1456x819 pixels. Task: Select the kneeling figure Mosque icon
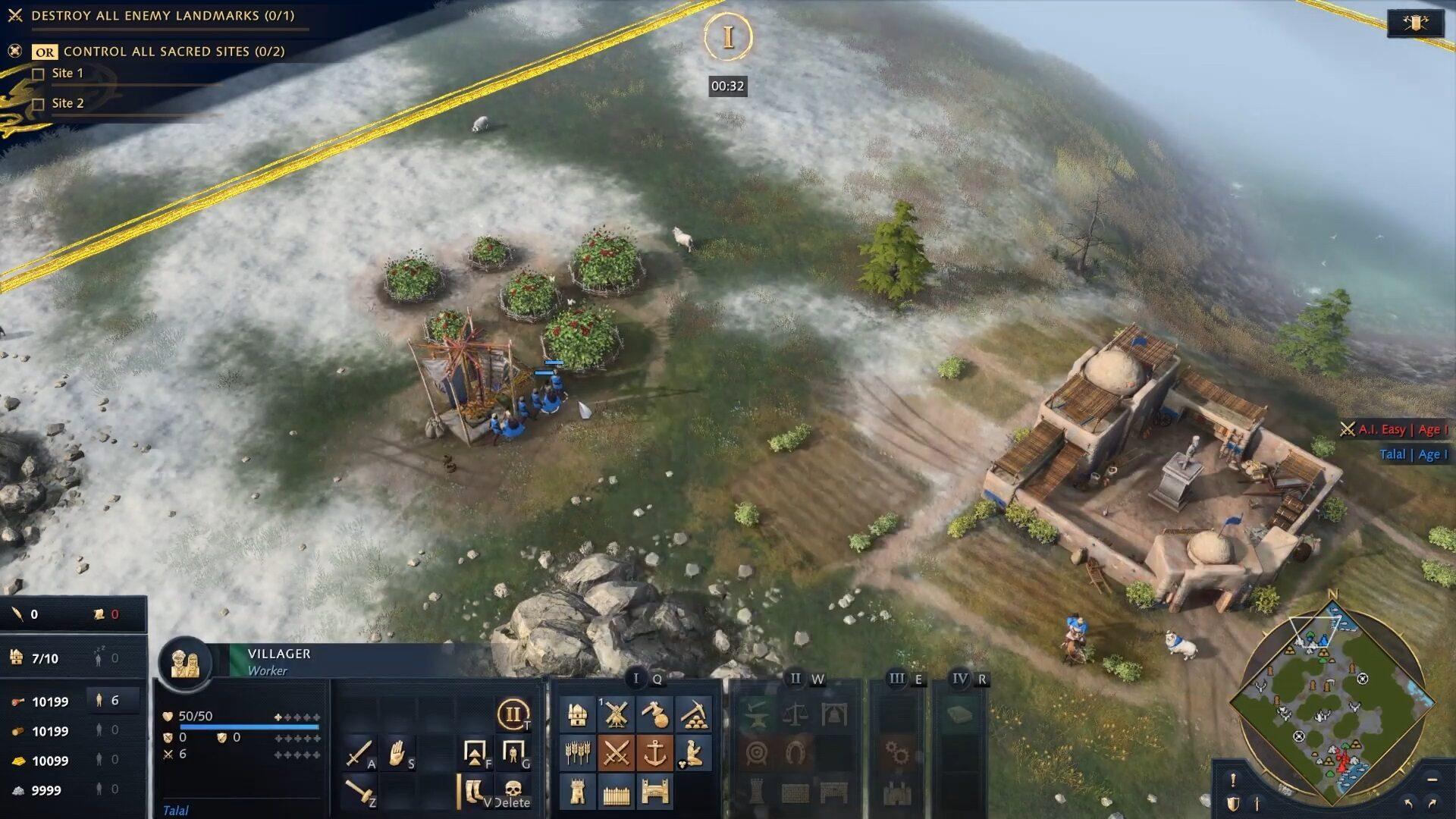(693, 753)
